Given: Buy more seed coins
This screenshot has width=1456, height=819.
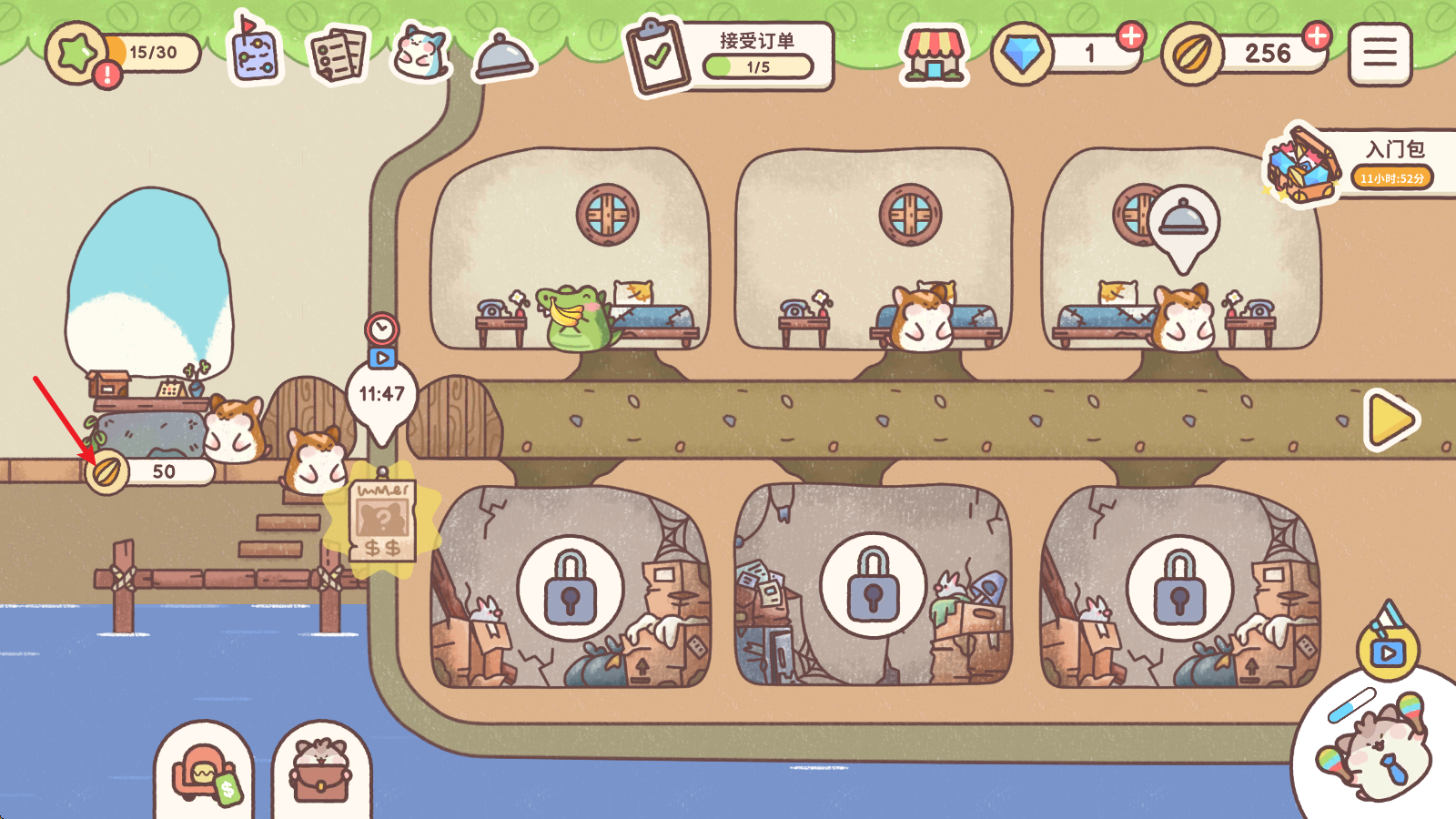Looking at the screenshot, I should click(x=1316, y=36).
